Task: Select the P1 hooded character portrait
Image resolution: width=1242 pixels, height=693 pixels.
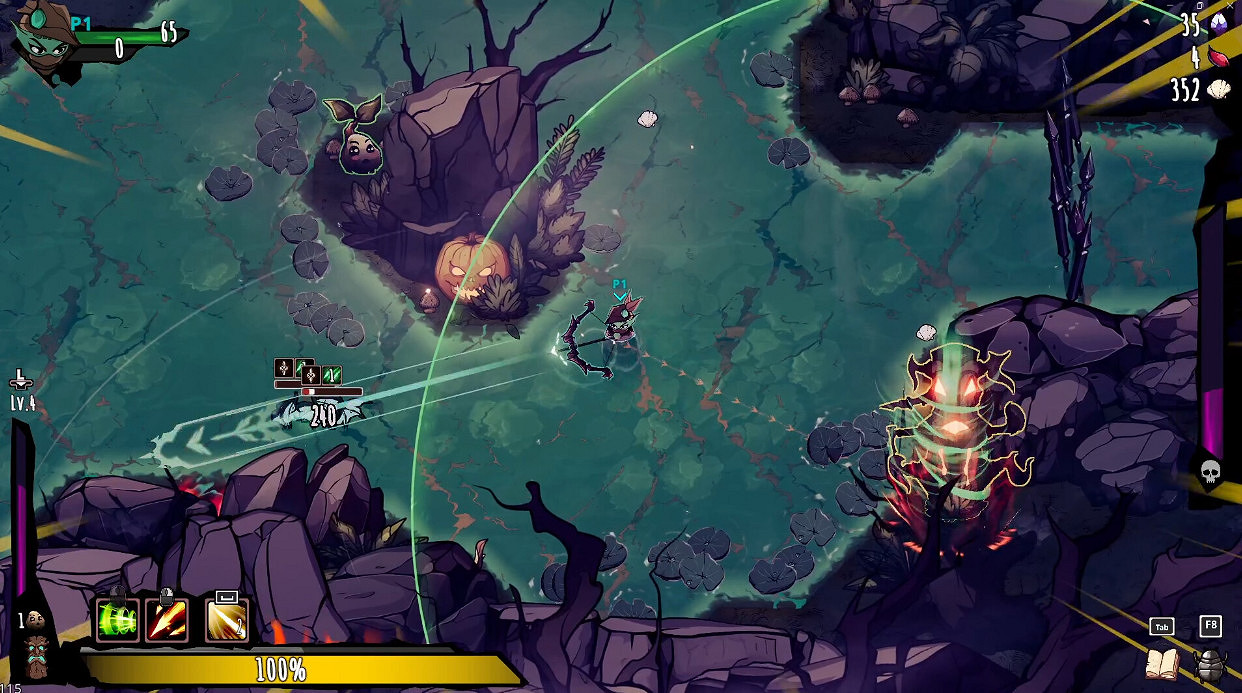Action: 40,42
